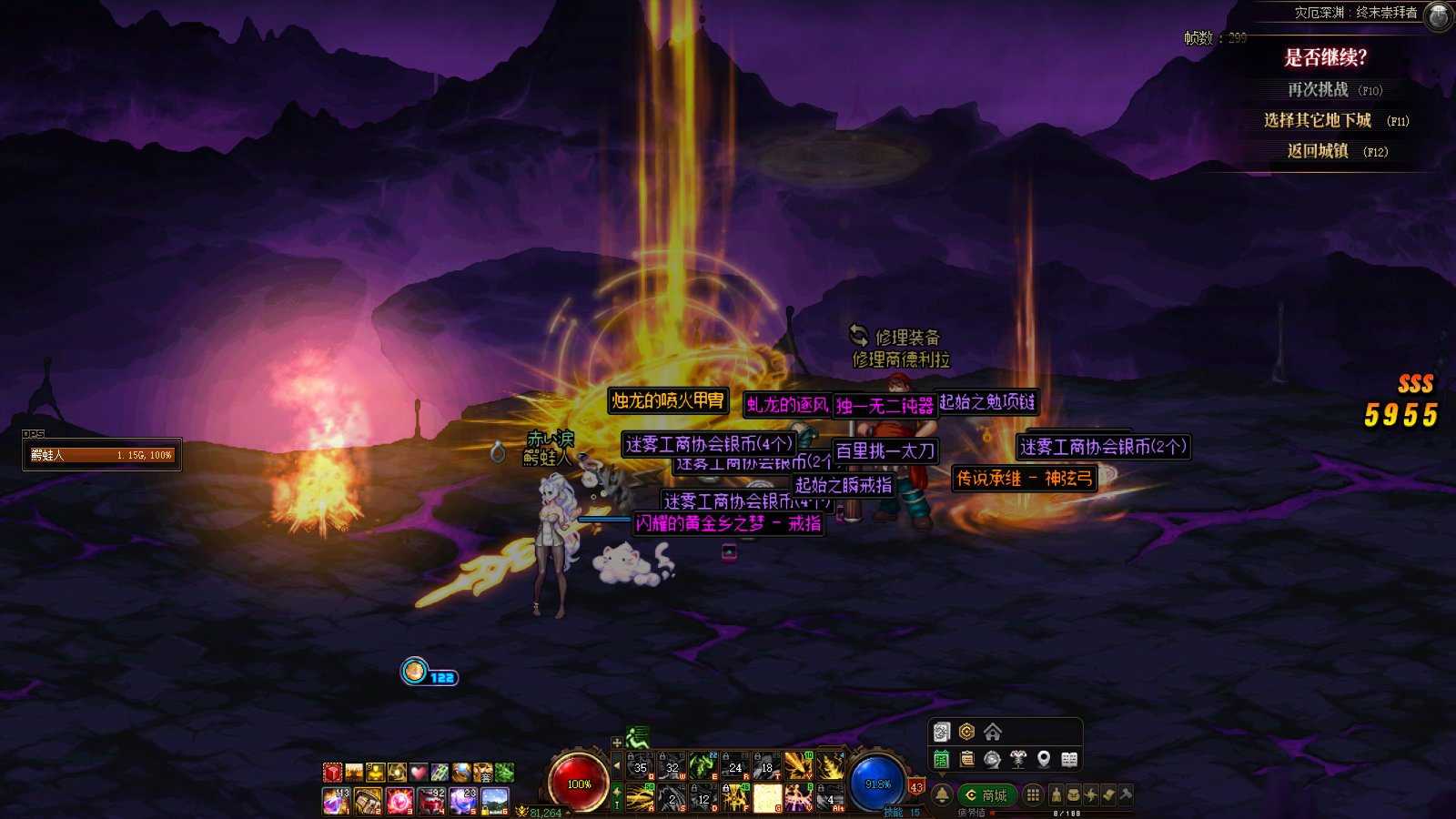Screen dimensions: 1456x819
Task: Click the bell notification icon
Action: point(942,795)
